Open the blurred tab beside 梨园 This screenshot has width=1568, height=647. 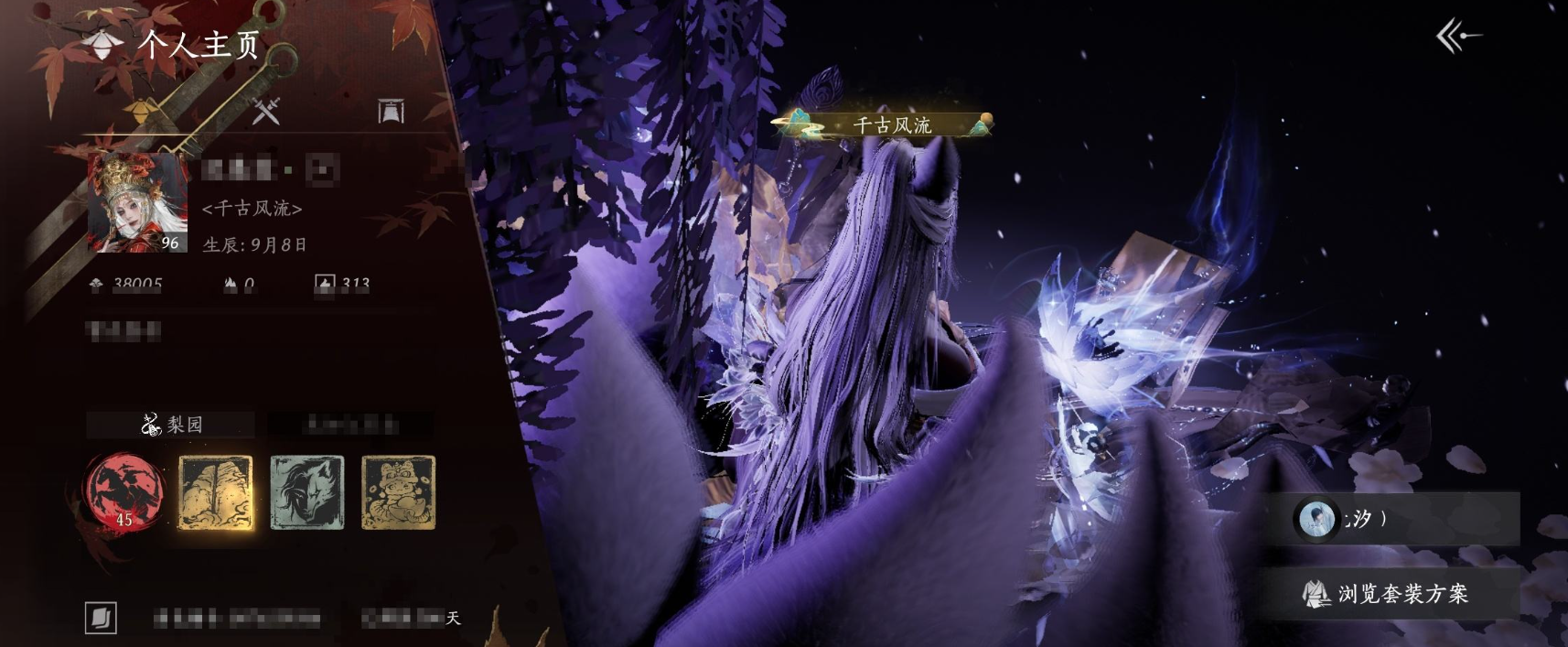351,425
